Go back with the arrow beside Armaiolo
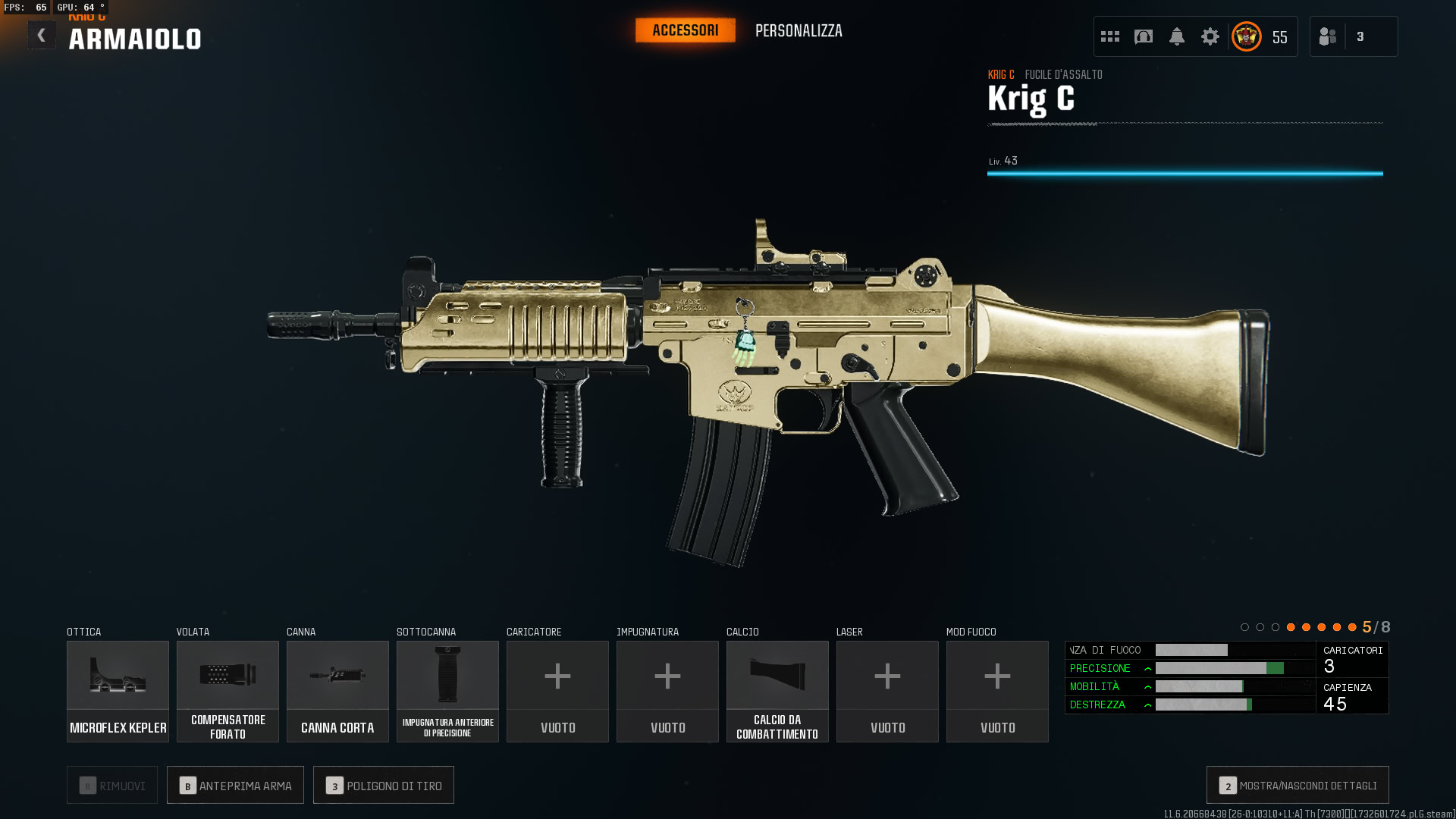The image size is (1456, 819). click(x=42, y=36)
